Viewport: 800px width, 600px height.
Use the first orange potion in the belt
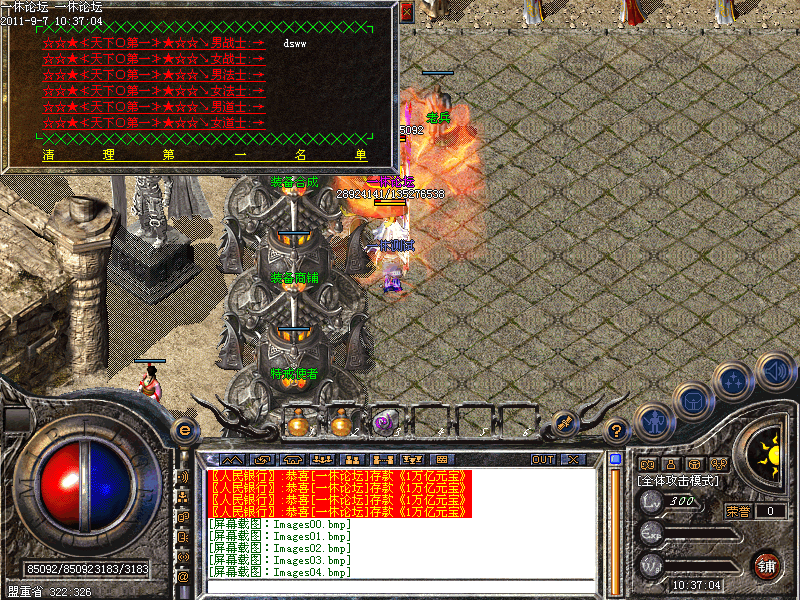coord(297,424)
